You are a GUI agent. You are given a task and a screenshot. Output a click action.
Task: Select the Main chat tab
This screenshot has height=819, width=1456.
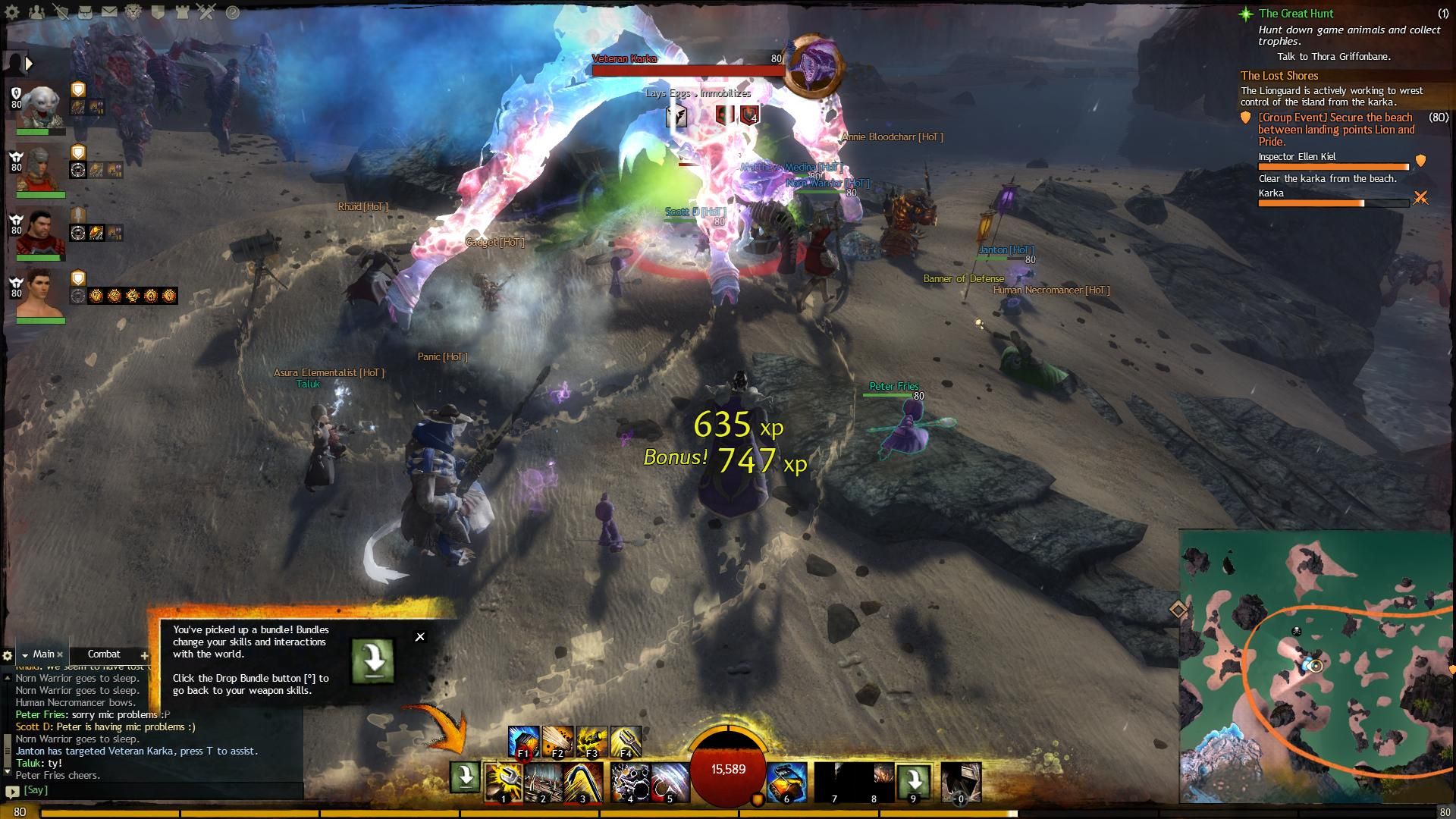click(42, 654)
